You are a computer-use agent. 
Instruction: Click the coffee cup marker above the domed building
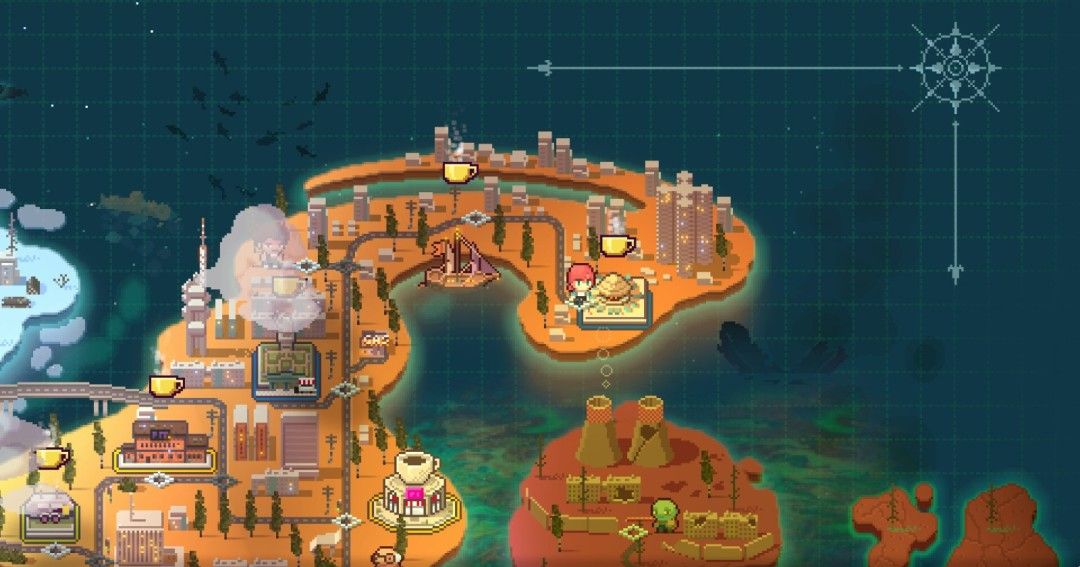(x=618, y=244)
